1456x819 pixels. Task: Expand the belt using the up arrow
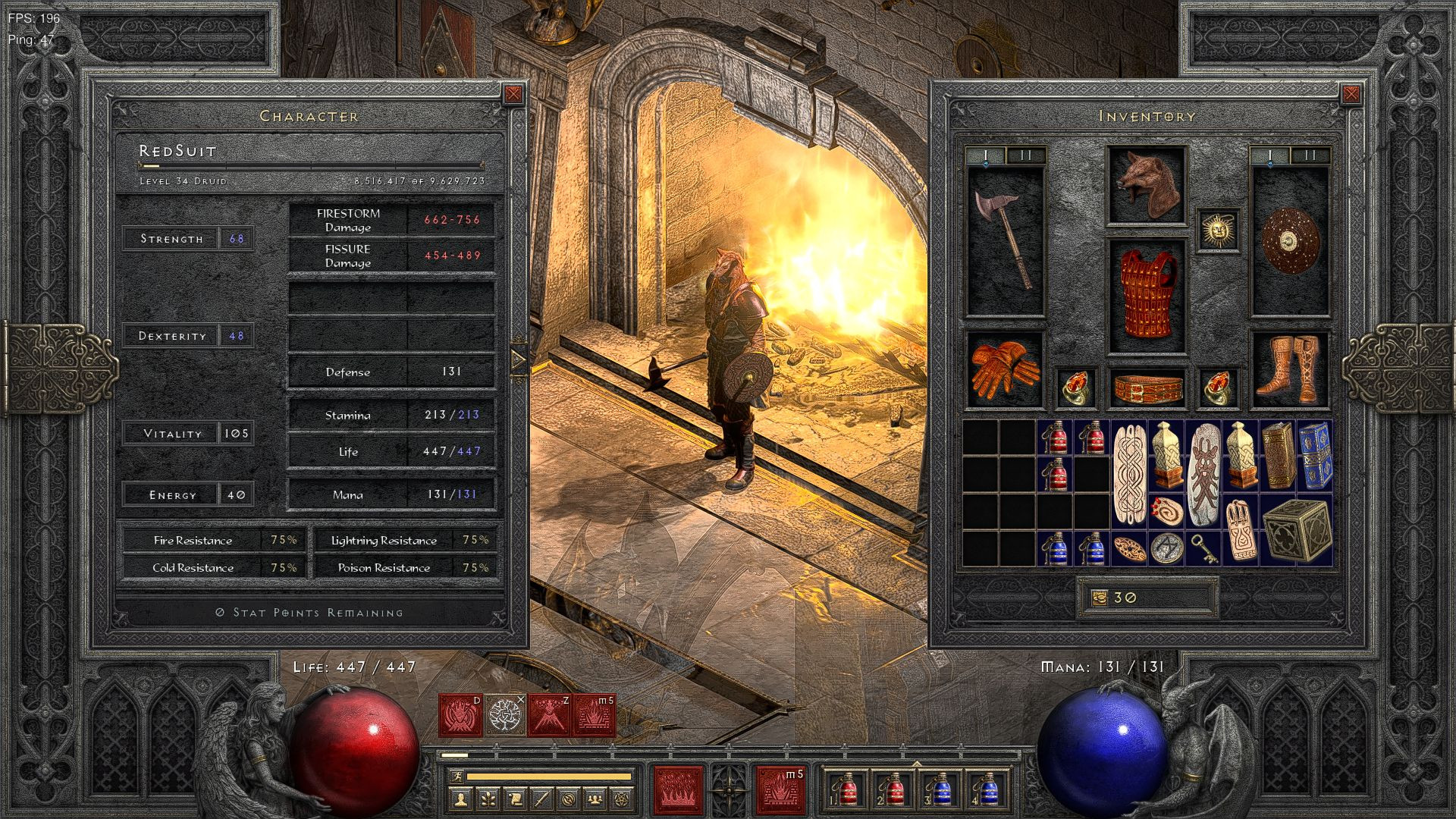click(917, 764)
